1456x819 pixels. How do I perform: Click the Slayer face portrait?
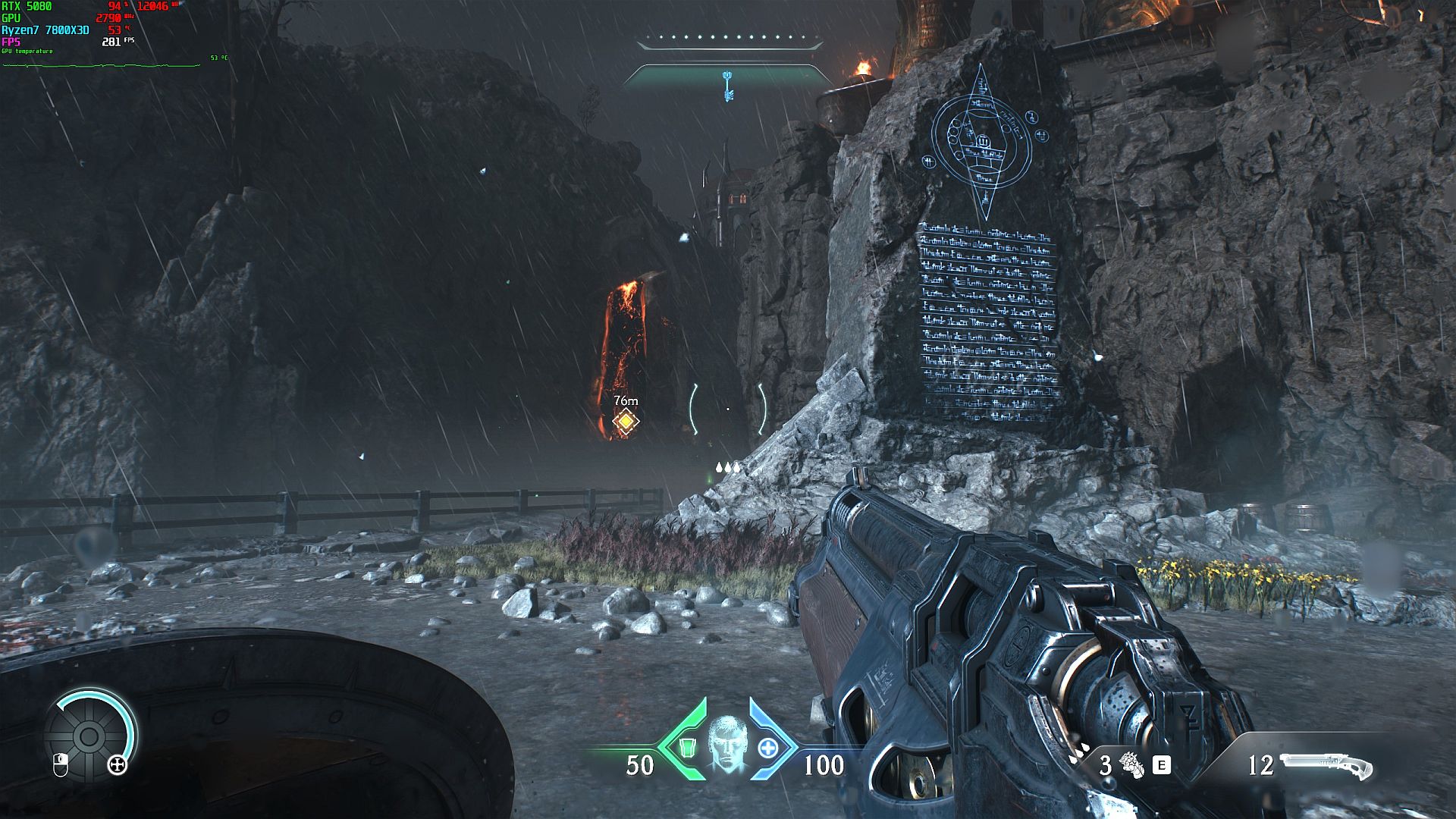727,743
